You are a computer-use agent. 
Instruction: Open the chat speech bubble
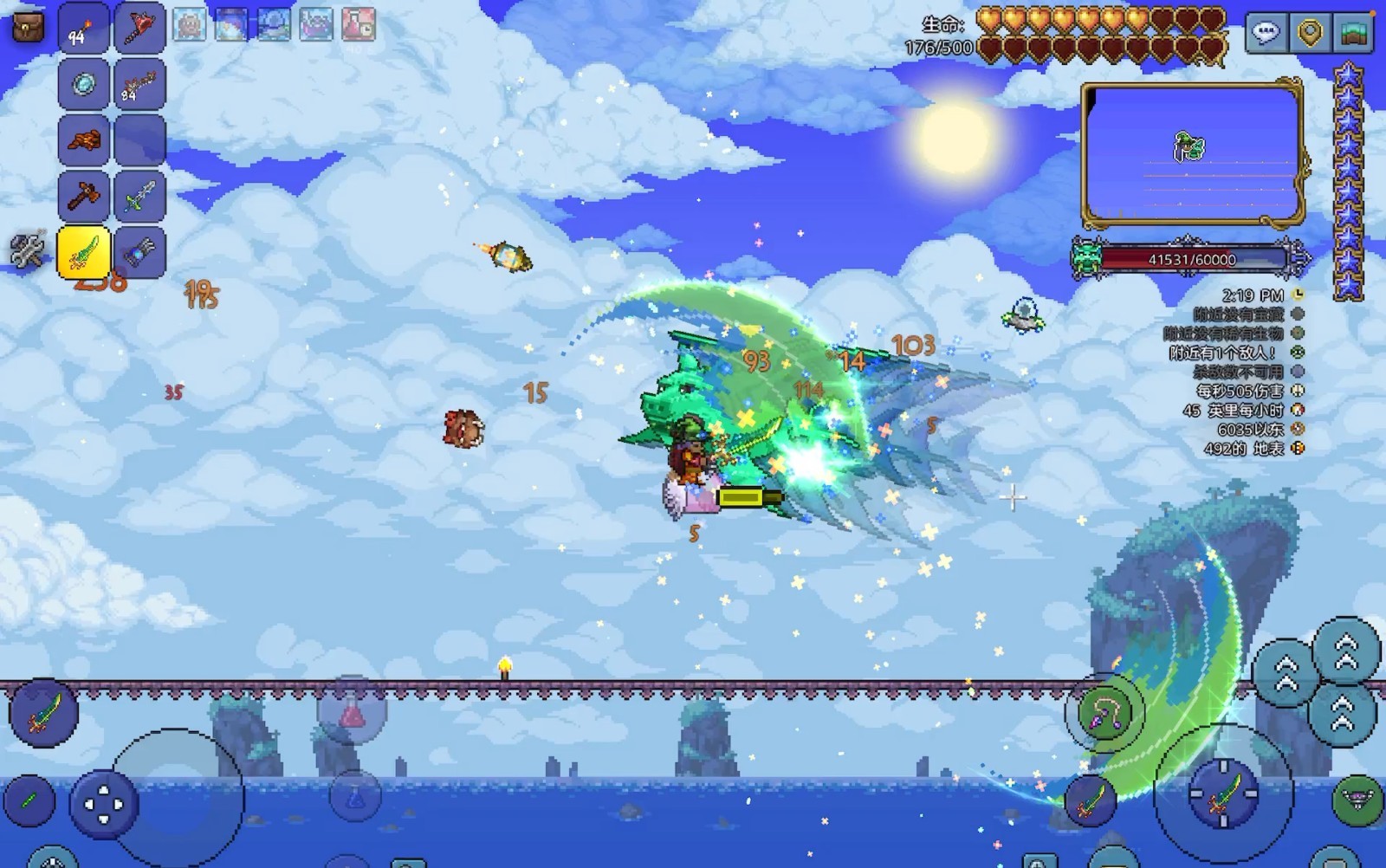click(1266, 34)
